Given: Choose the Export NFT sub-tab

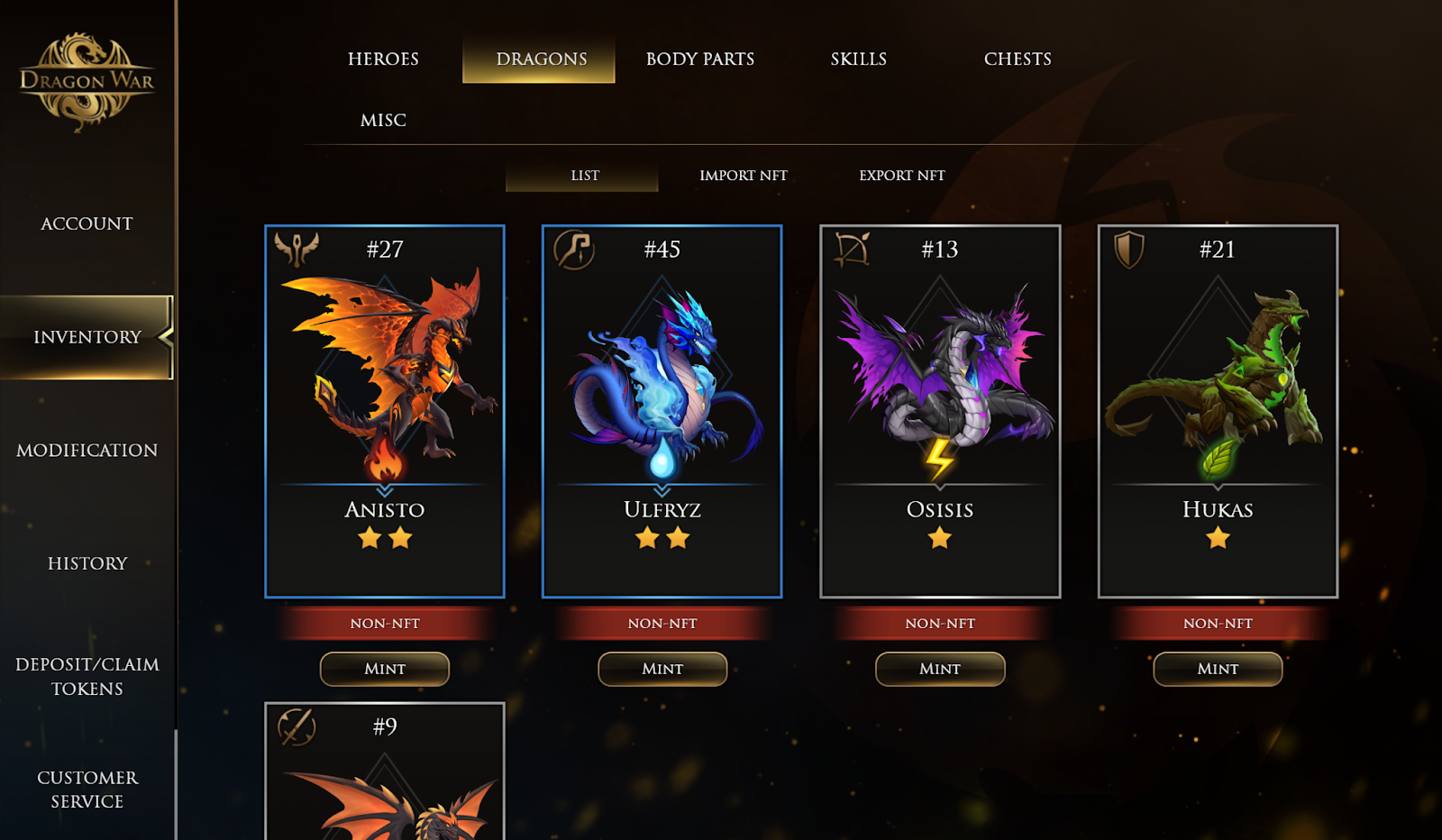Looking at the screenshot, I should pos(902,175).
